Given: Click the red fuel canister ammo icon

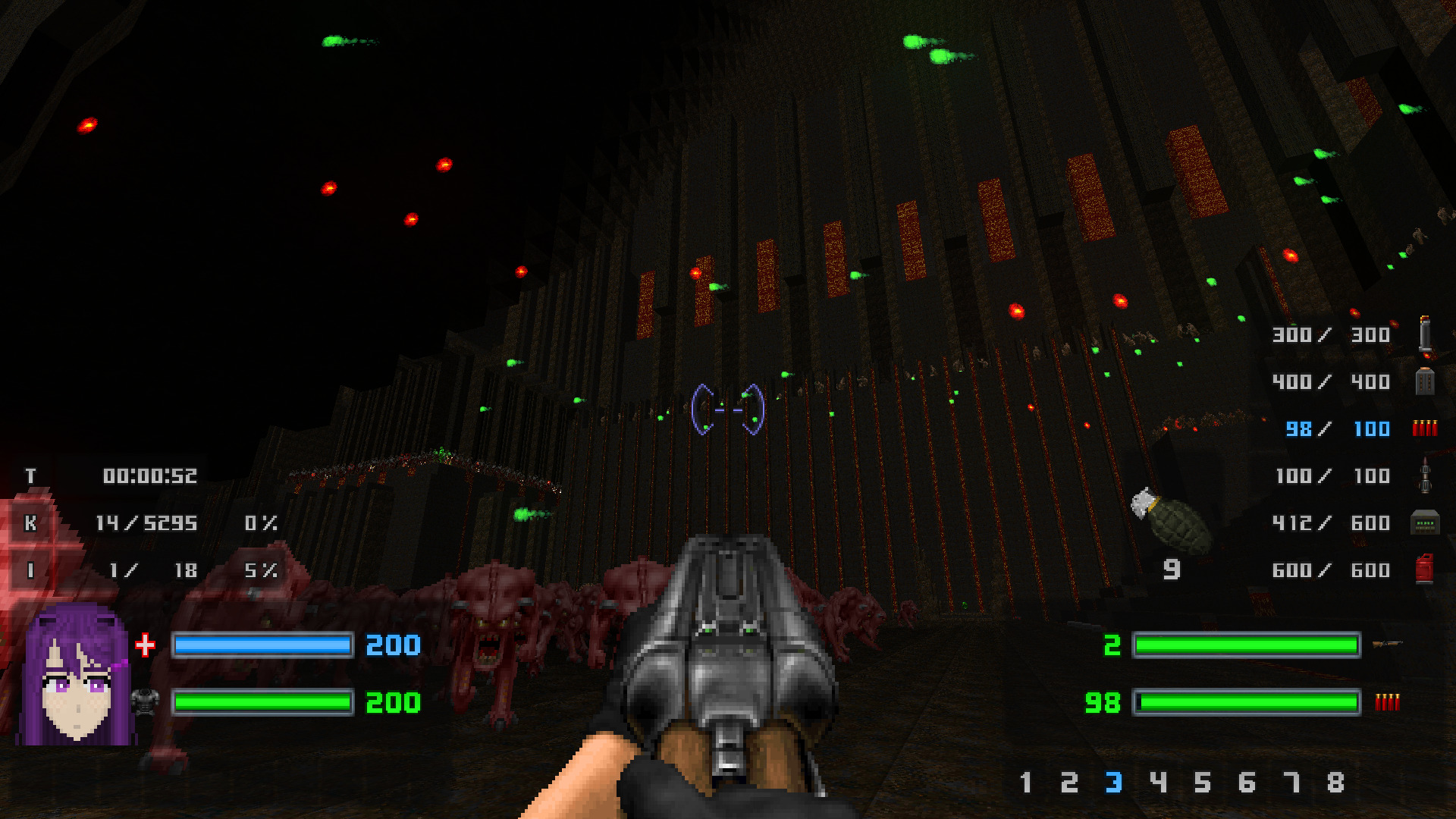Looking at the screenshot, I should (1424, 570).
